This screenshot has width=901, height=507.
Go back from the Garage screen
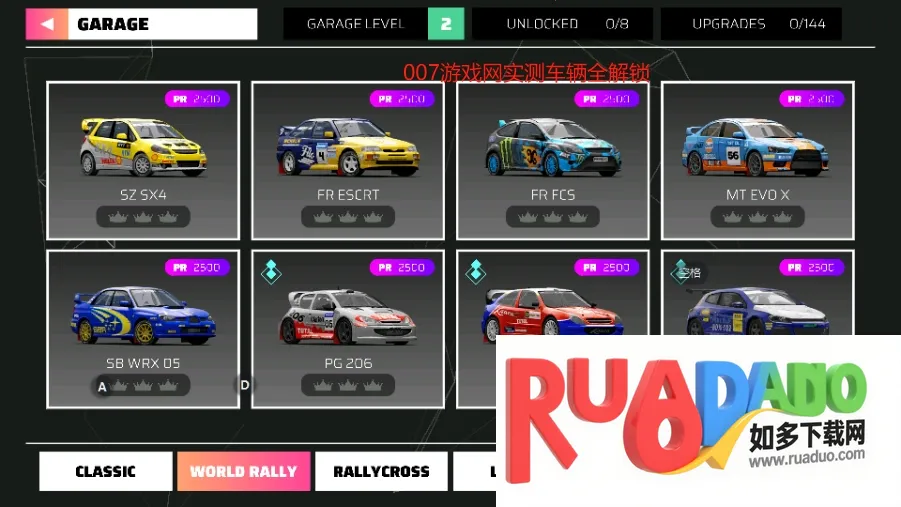47,24
